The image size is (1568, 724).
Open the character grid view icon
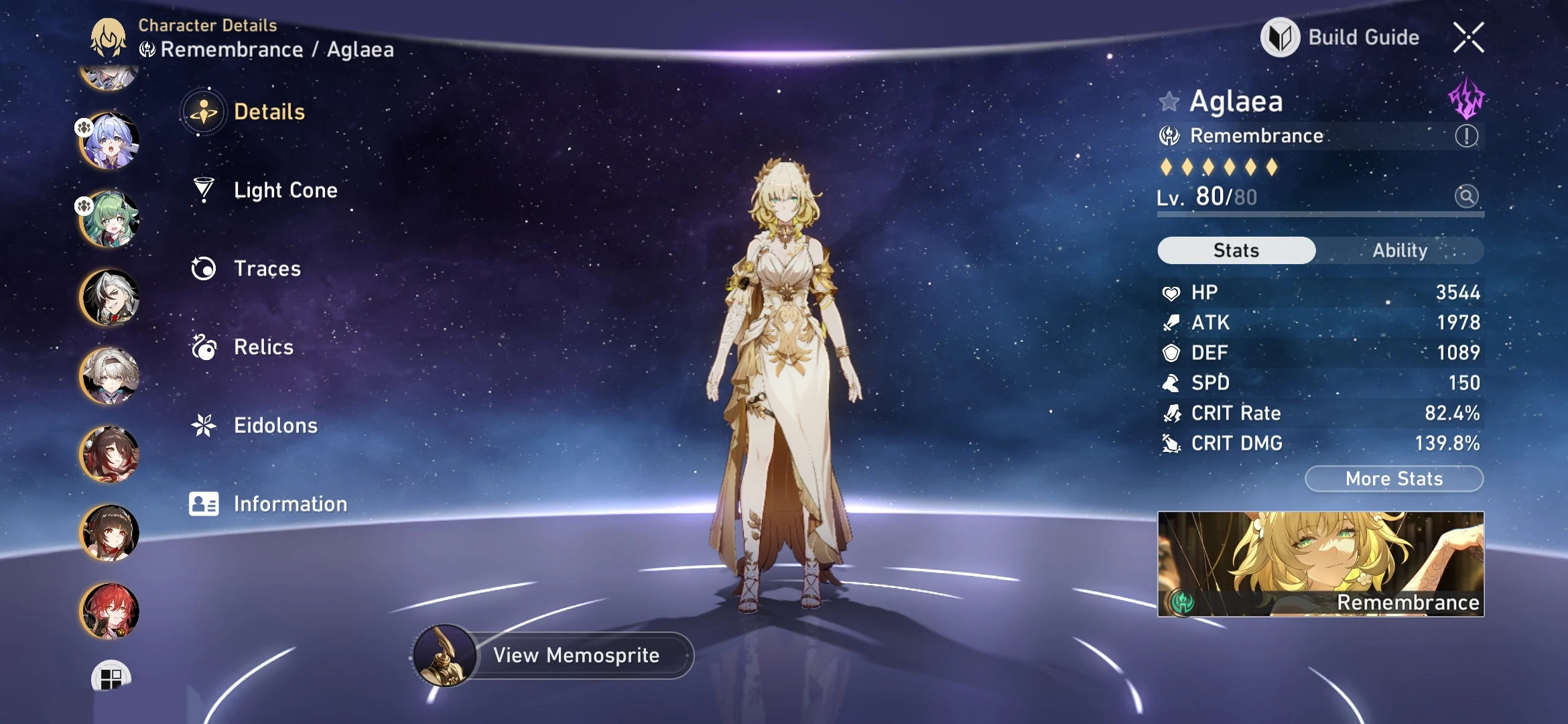coord(111,678)
